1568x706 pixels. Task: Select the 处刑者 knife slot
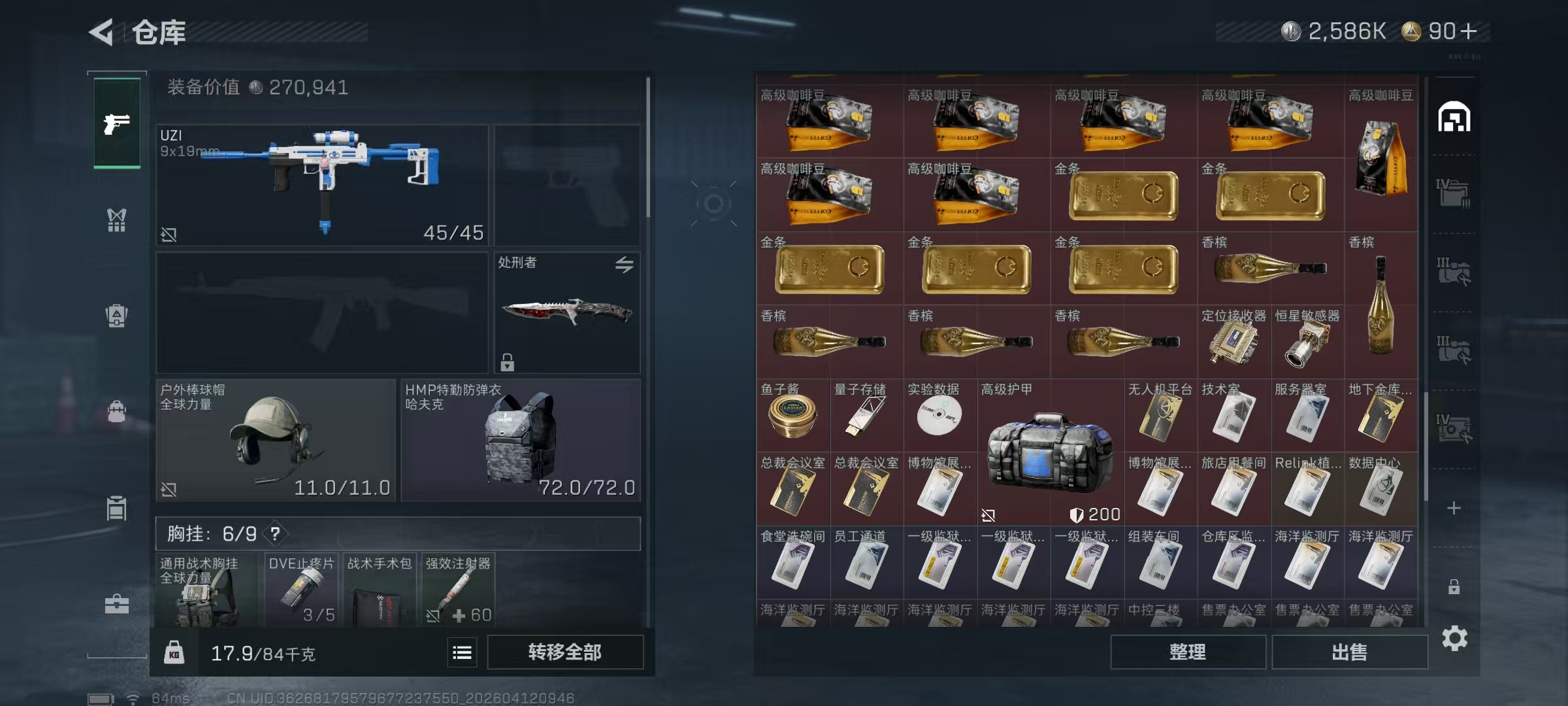[566, 312]
